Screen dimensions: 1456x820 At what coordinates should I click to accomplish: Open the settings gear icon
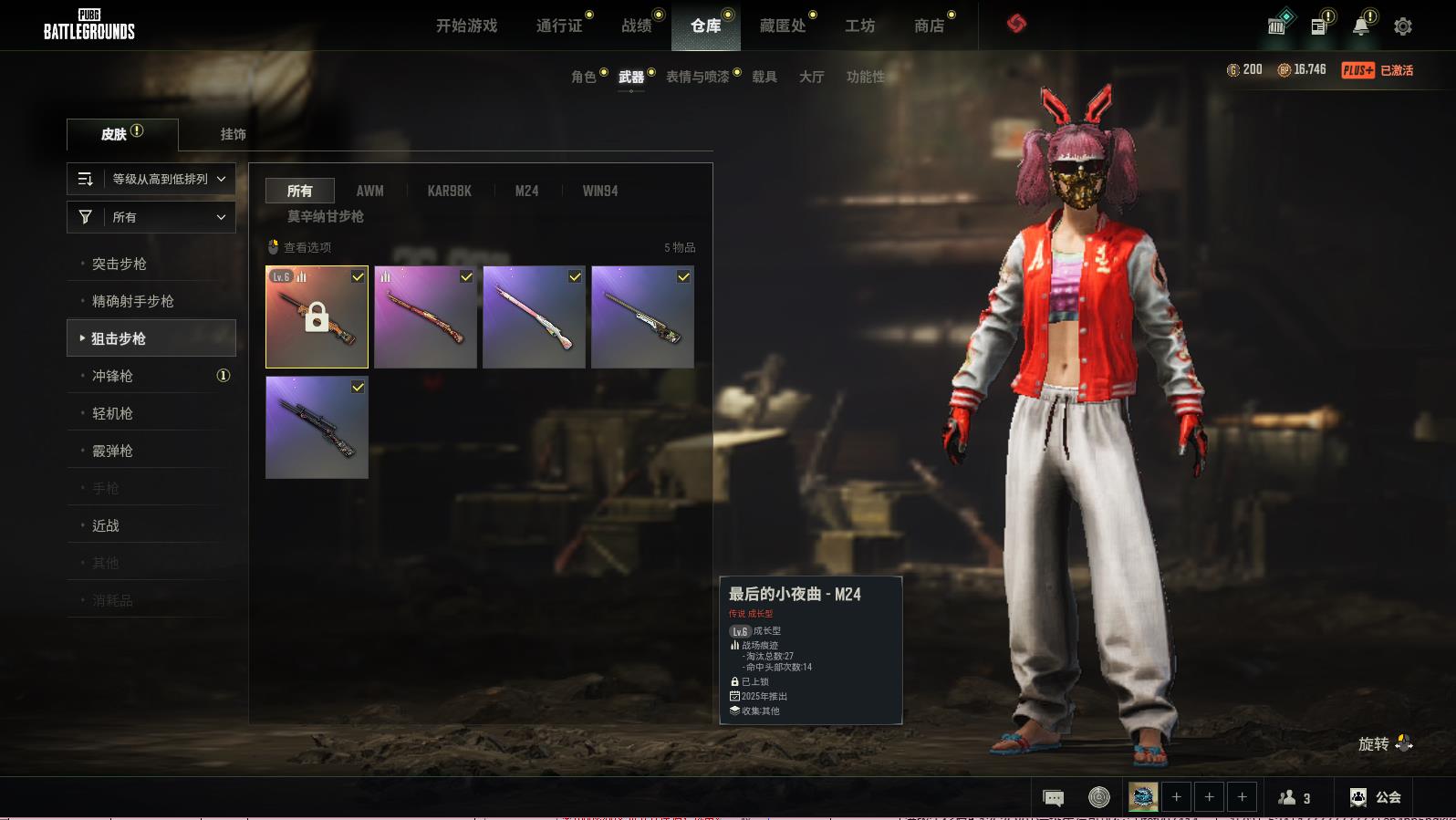[1403, 26]
